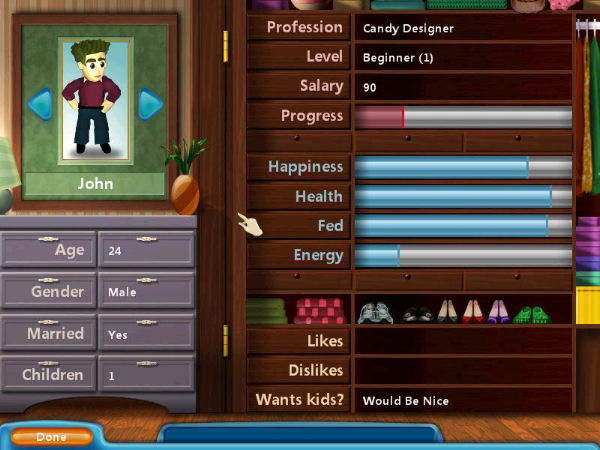
Task: Select John's character portrait
Action: click(x=95, y=100)
